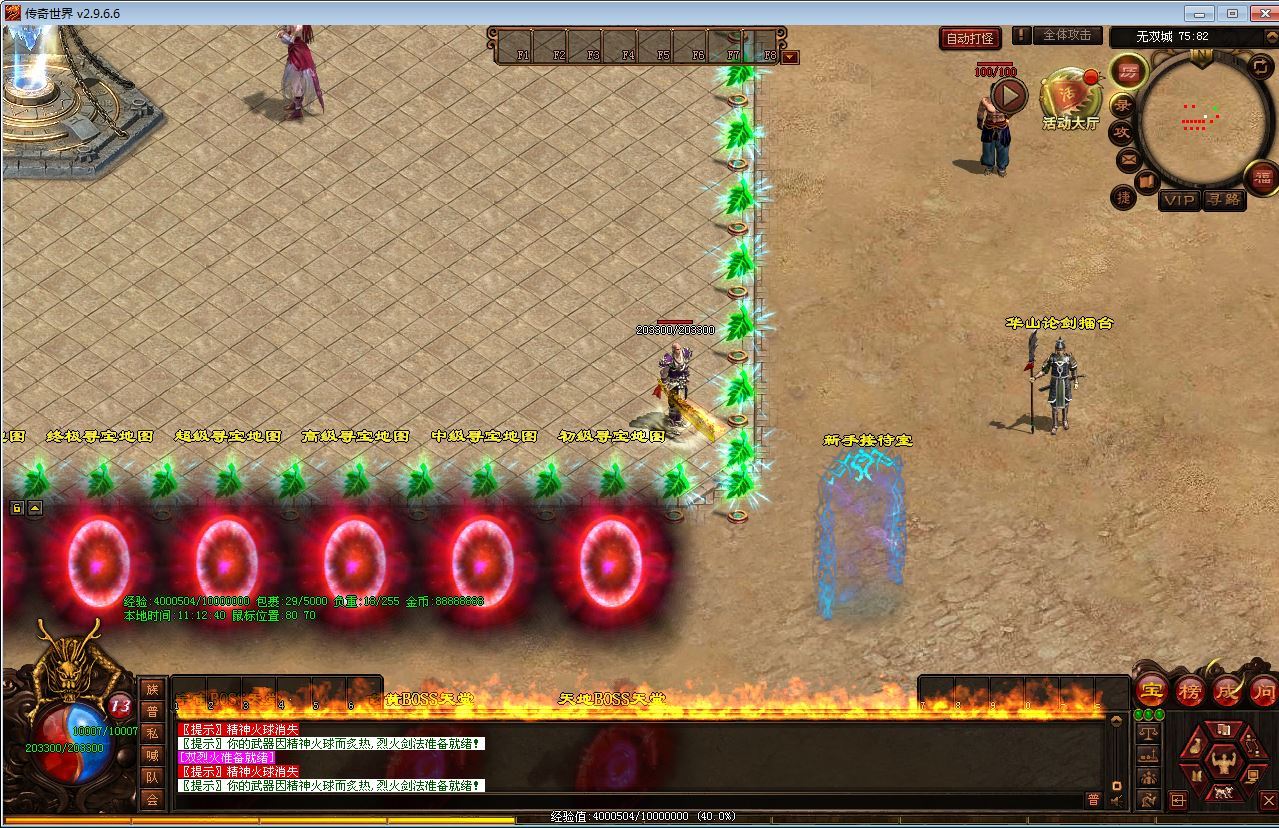This screenshot has width=1279, height=828.
Task: Activate the 寻路 pathfinding button
Action: (x=1222, y=200)
